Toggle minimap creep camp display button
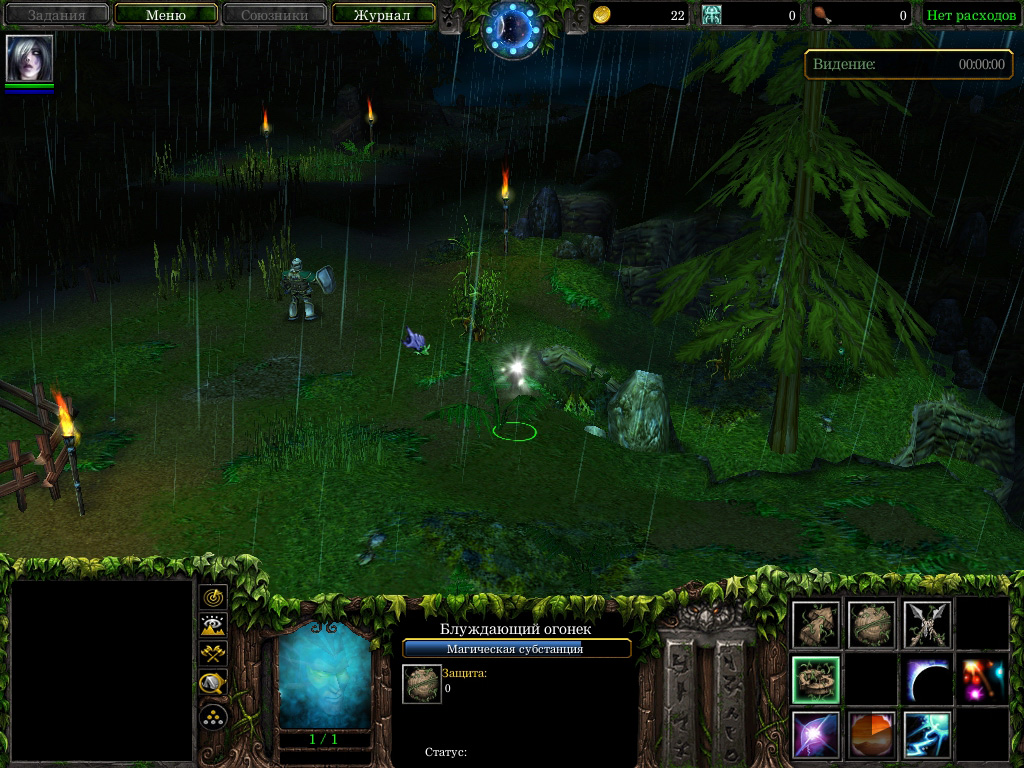Screen dimensions: 1024x768 click(213, 684)
